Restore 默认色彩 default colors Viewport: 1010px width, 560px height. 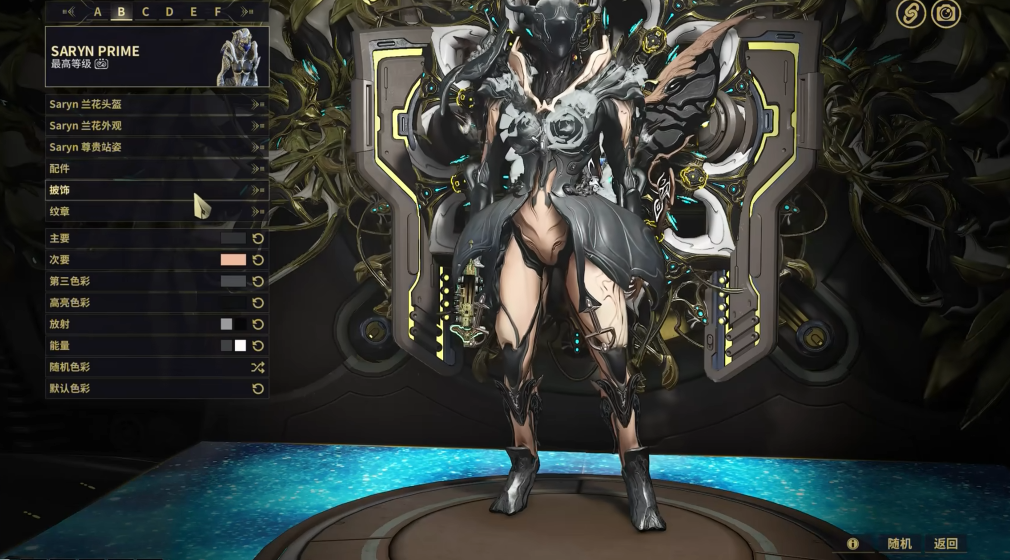pyautogui.click(x=258, y=388)
